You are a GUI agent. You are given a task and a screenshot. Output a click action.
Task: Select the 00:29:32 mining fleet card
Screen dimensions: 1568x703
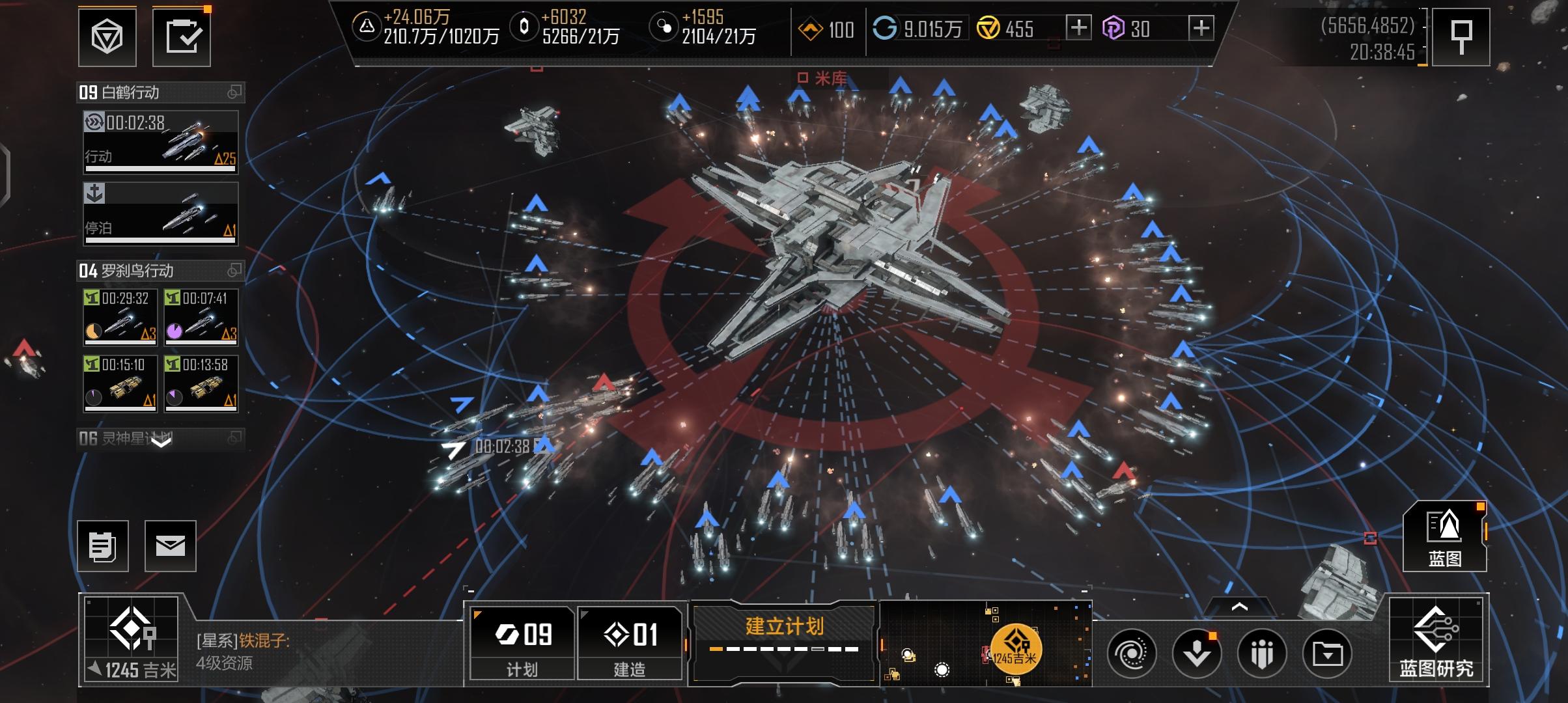pyautogui.click(x=120, y=317)
